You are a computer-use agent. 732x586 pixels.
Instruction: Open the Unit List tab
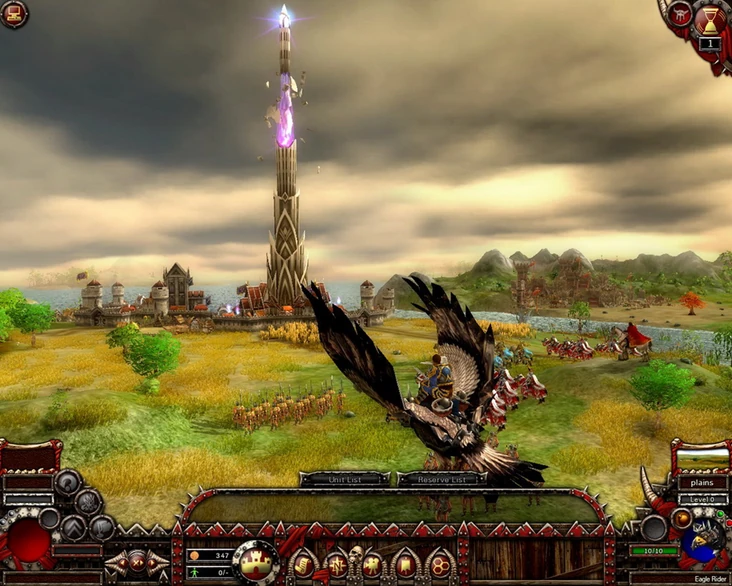[344, 479]
